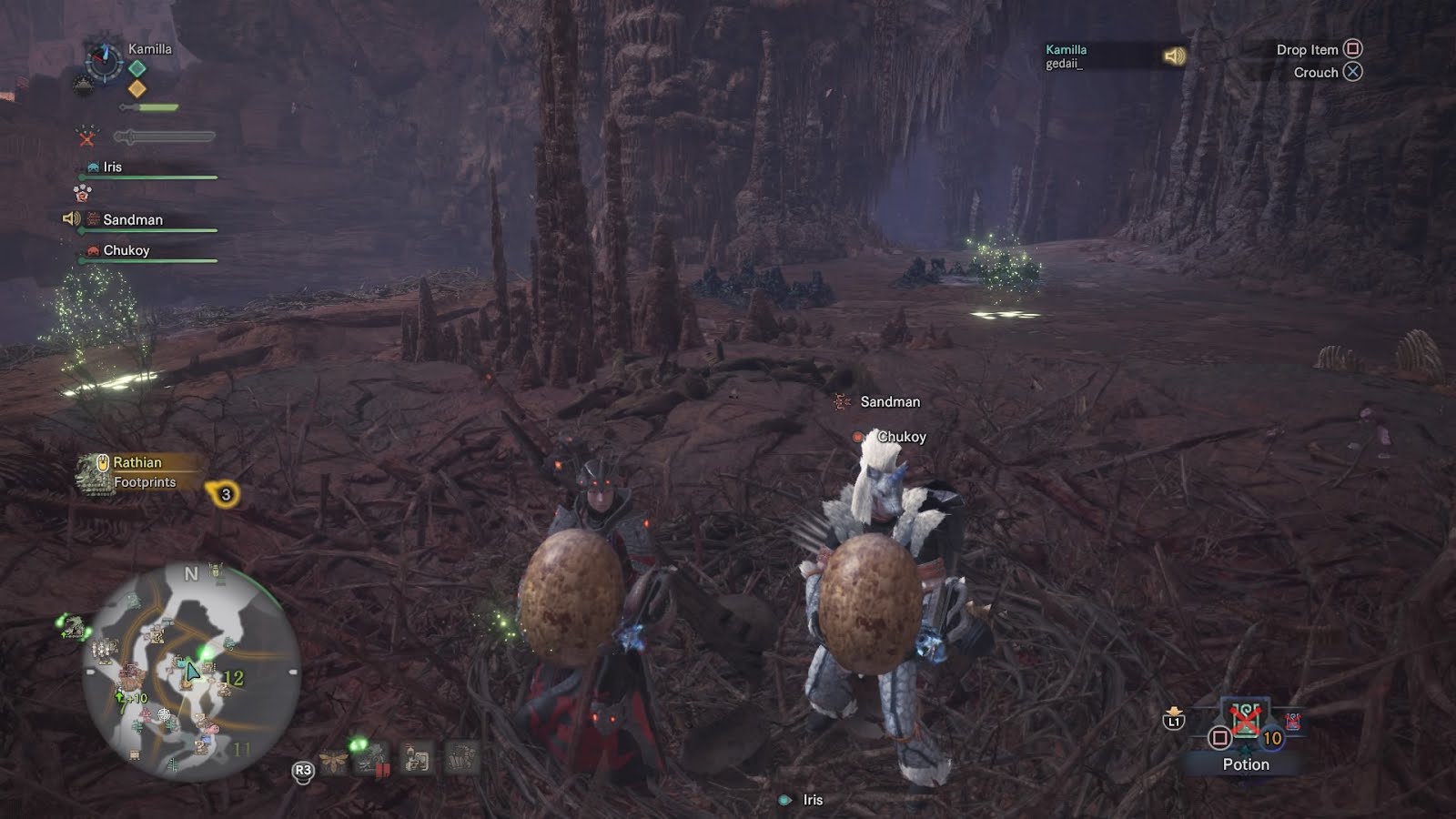
Task: Select Chukoy in the party list
Action: (x=126, y=250)
